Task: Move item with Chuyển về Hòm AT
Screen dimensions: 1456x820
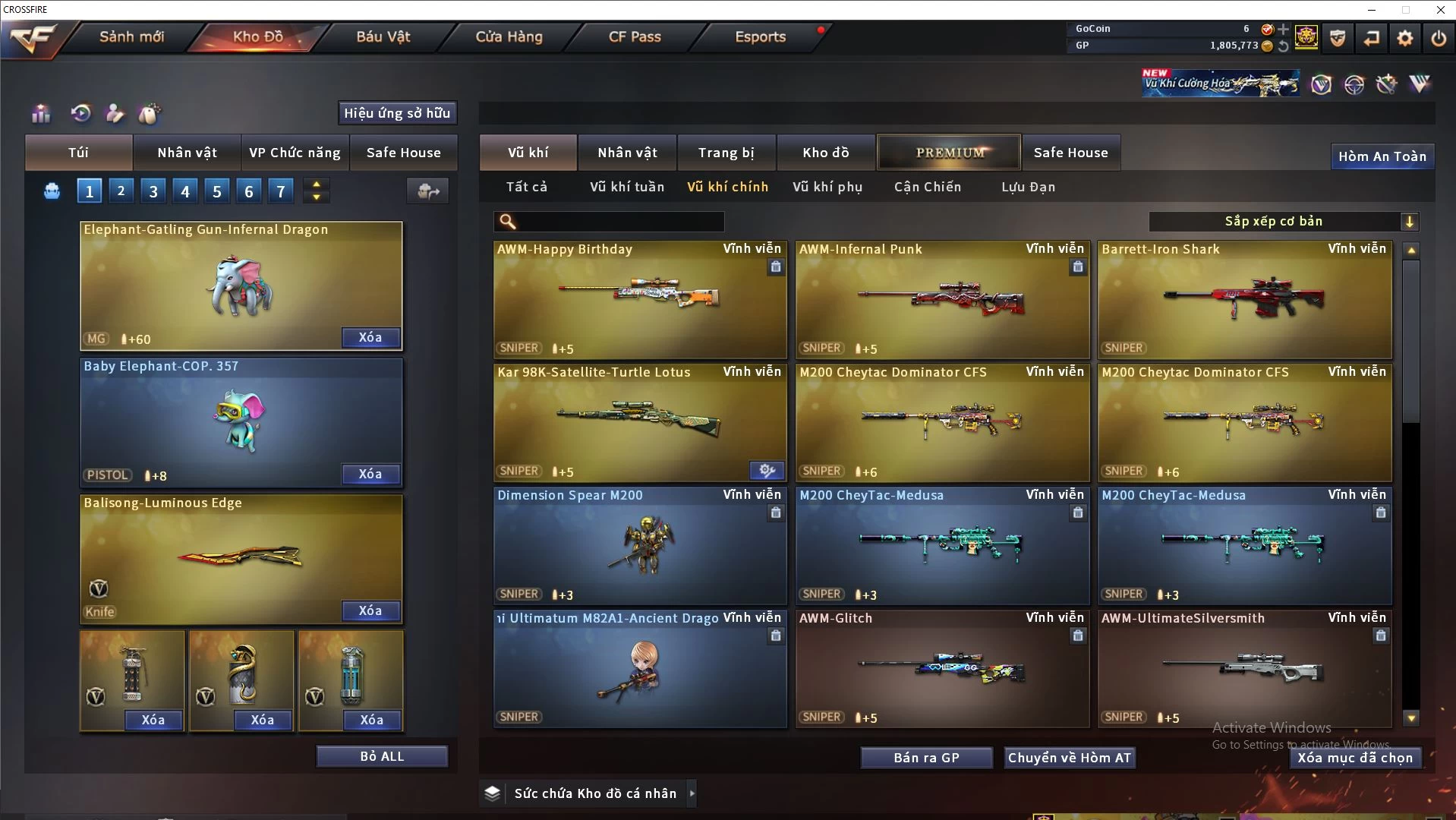Action: (1069, 758)
